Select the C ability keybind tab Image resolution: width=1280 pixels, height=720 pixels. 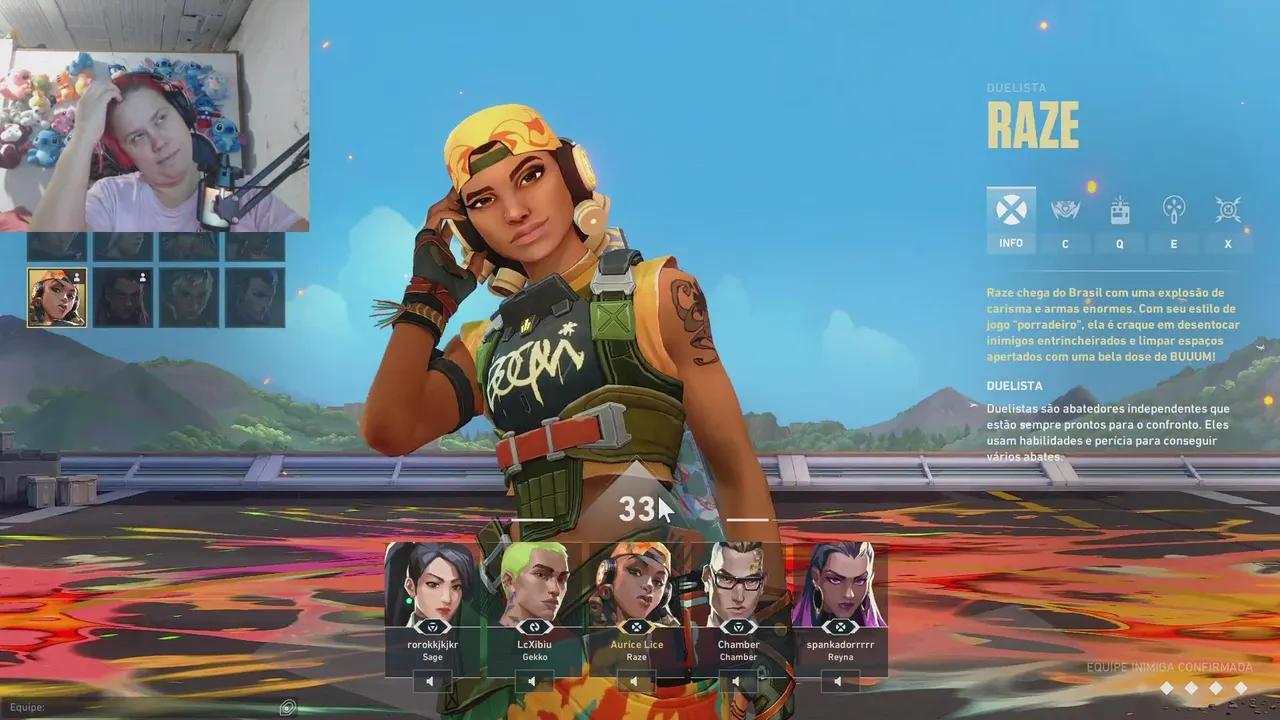pyautogui.click(x=1065, y=243)
